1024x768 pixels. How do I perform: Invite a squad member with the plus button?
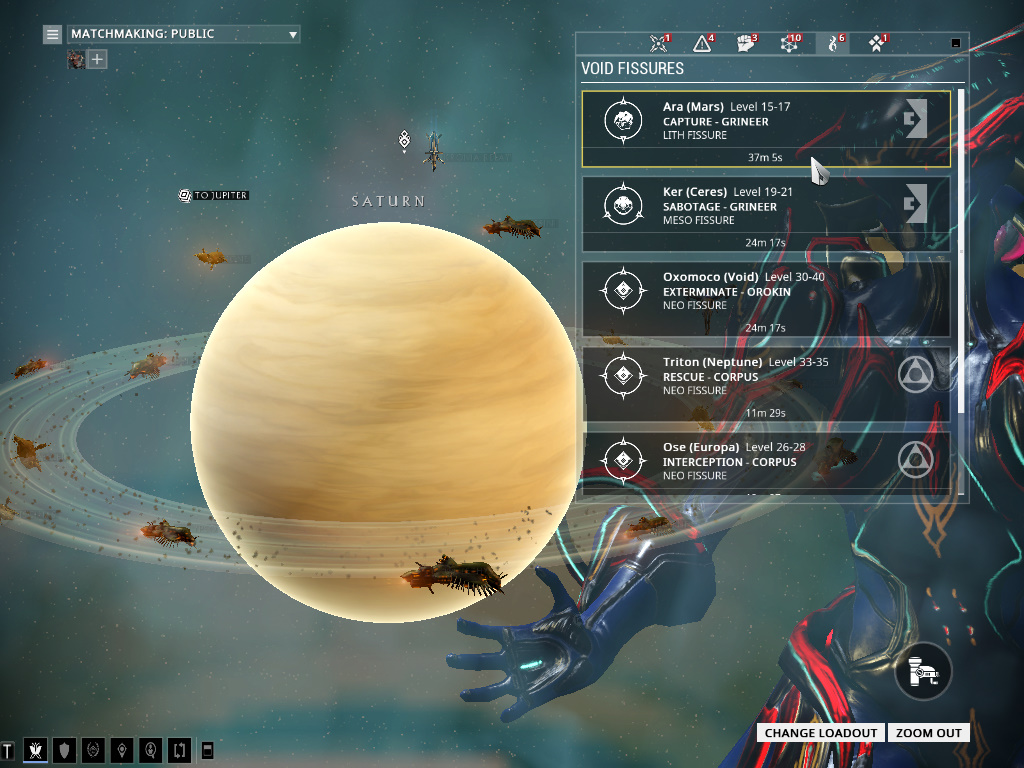tap(97, 59)
